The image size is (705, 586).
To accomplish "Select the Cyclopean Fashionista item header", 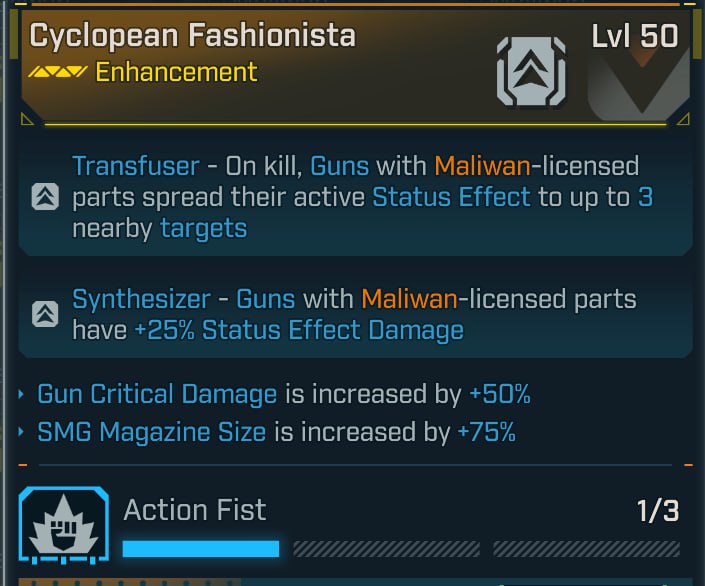I will click(192, 37).
